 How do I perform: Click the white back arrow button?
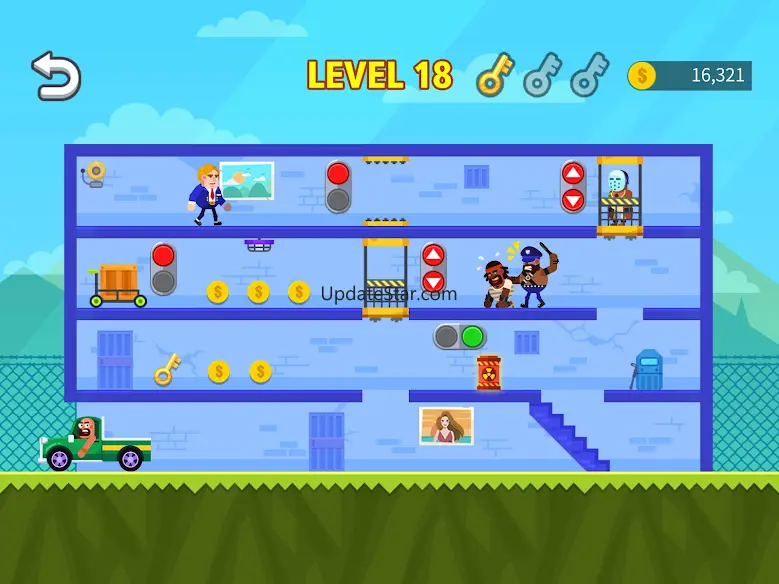coord(55,77)
